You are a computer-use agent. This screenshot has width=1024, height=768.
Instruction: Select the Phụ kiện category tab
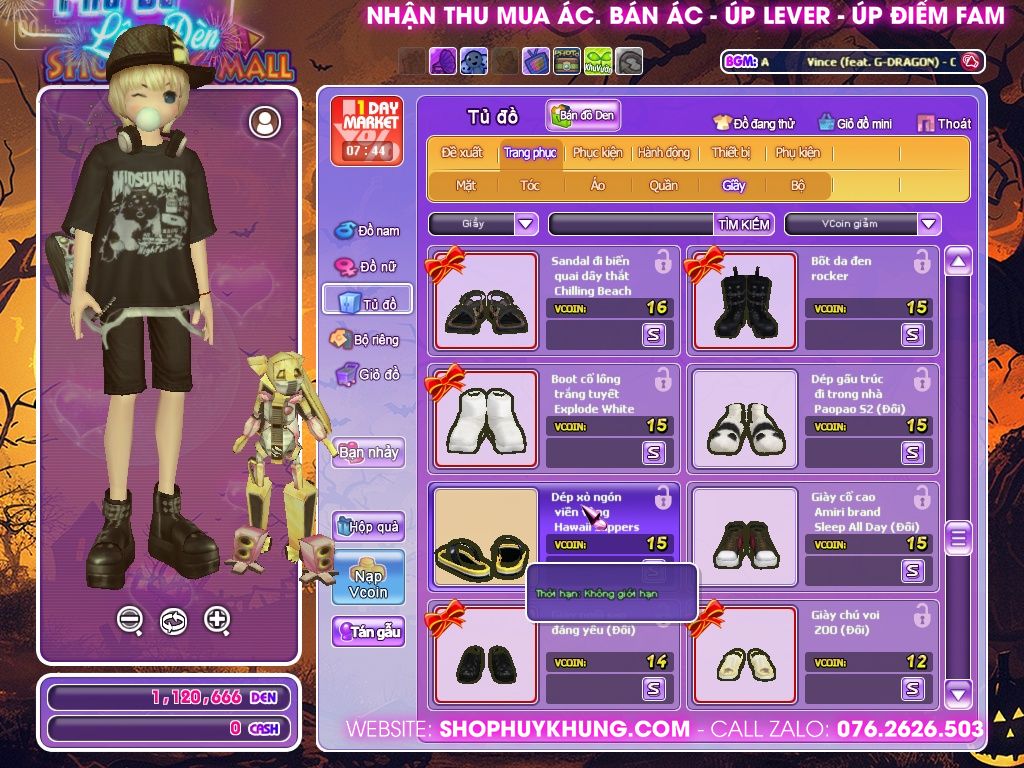click(x=797, y=153)
